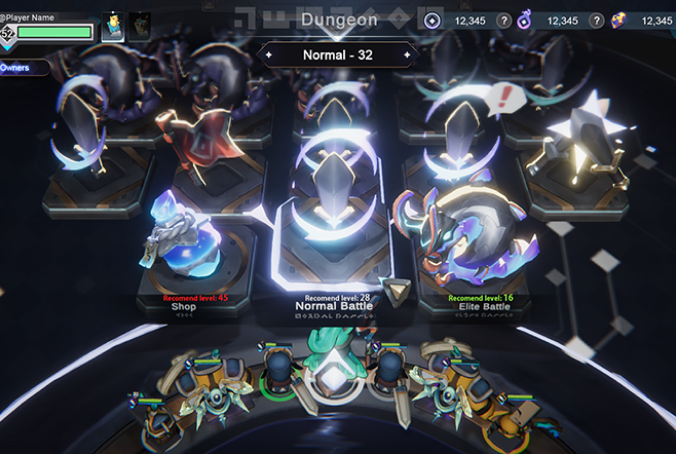The height and width of the screenshot is (454, 676).
Task: Click the purple bomb currency icon
Action: pyautogui.click(x=523, y=21)
